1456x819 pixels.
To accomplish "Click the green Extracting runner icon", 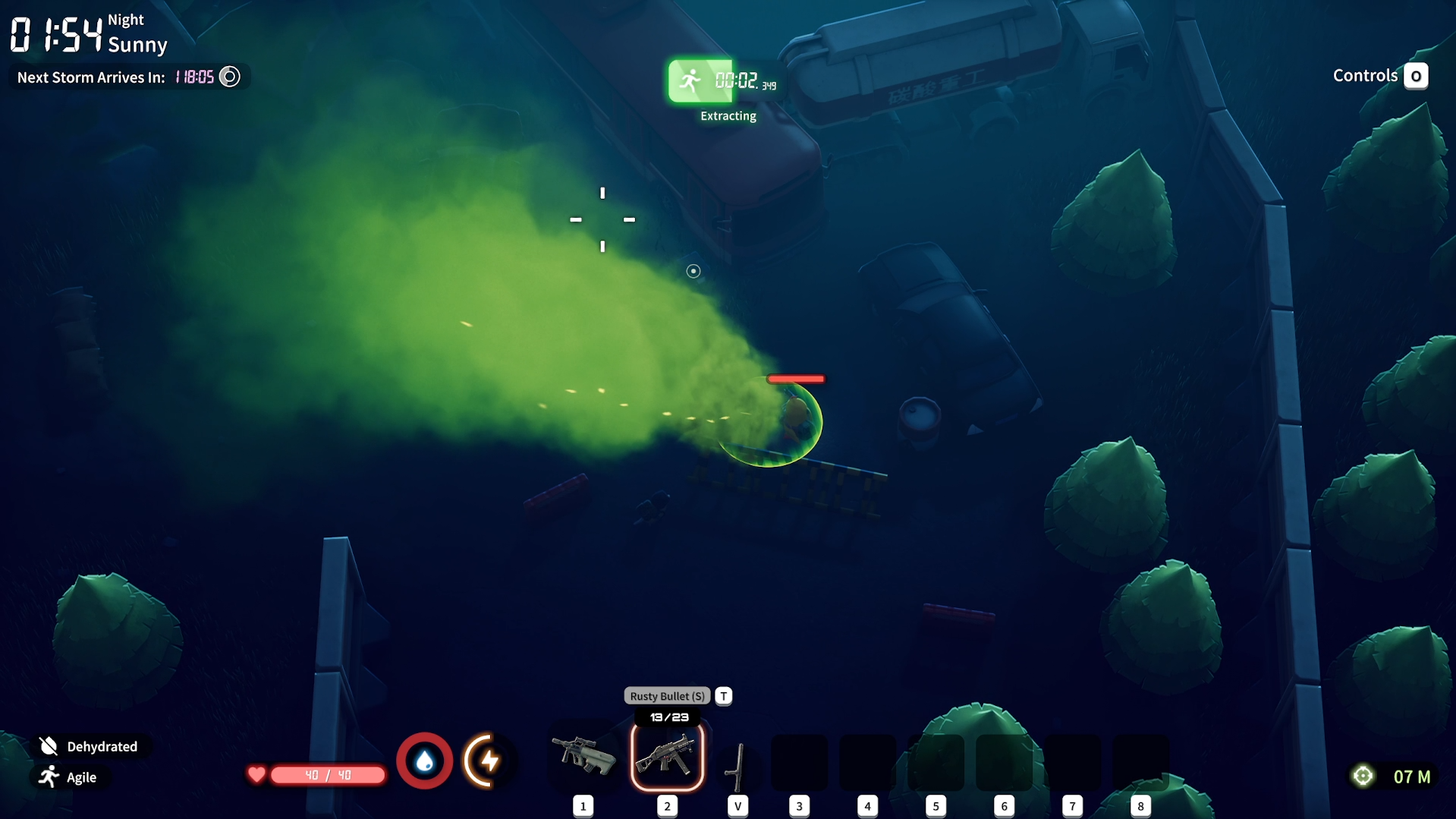I will pyautogui.click(x=691, y=81).
